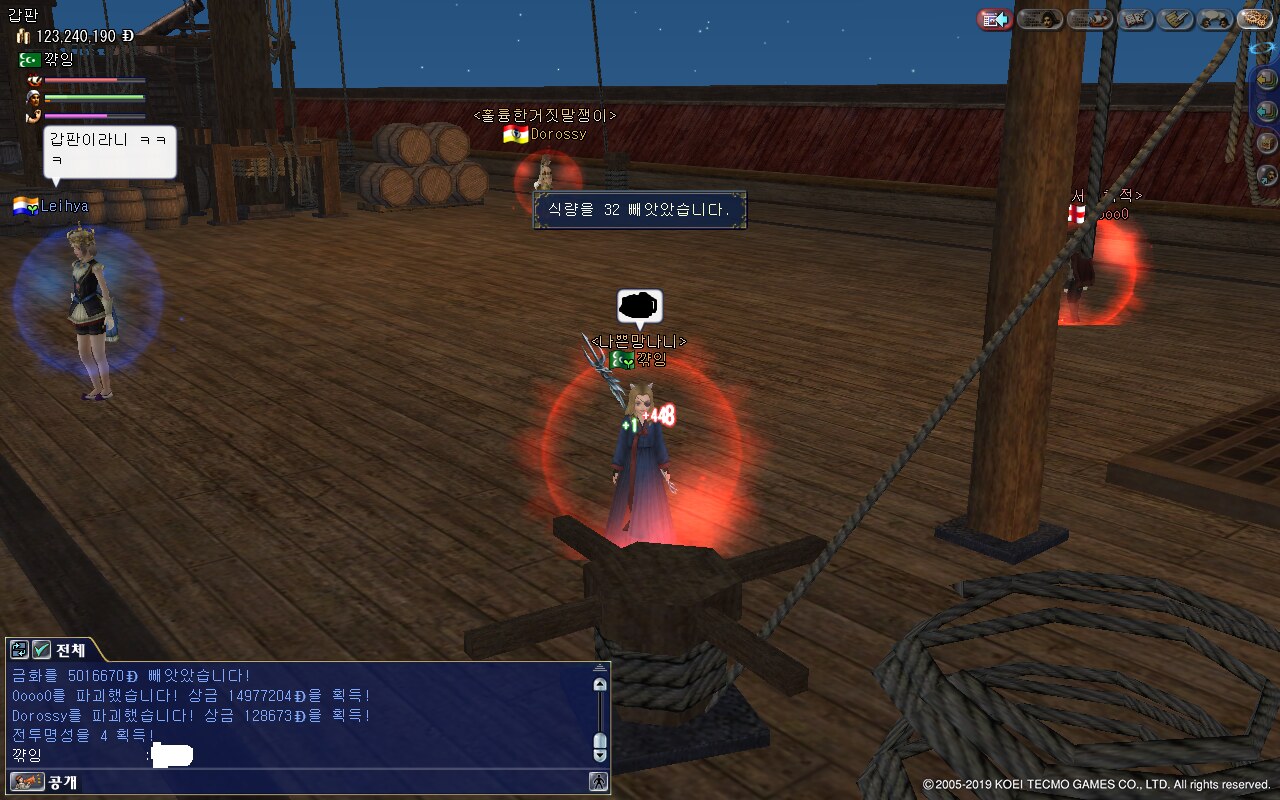Screen dimensions: 1280x800
Task: Click the person figure button in chat bar
Action: 598,782
